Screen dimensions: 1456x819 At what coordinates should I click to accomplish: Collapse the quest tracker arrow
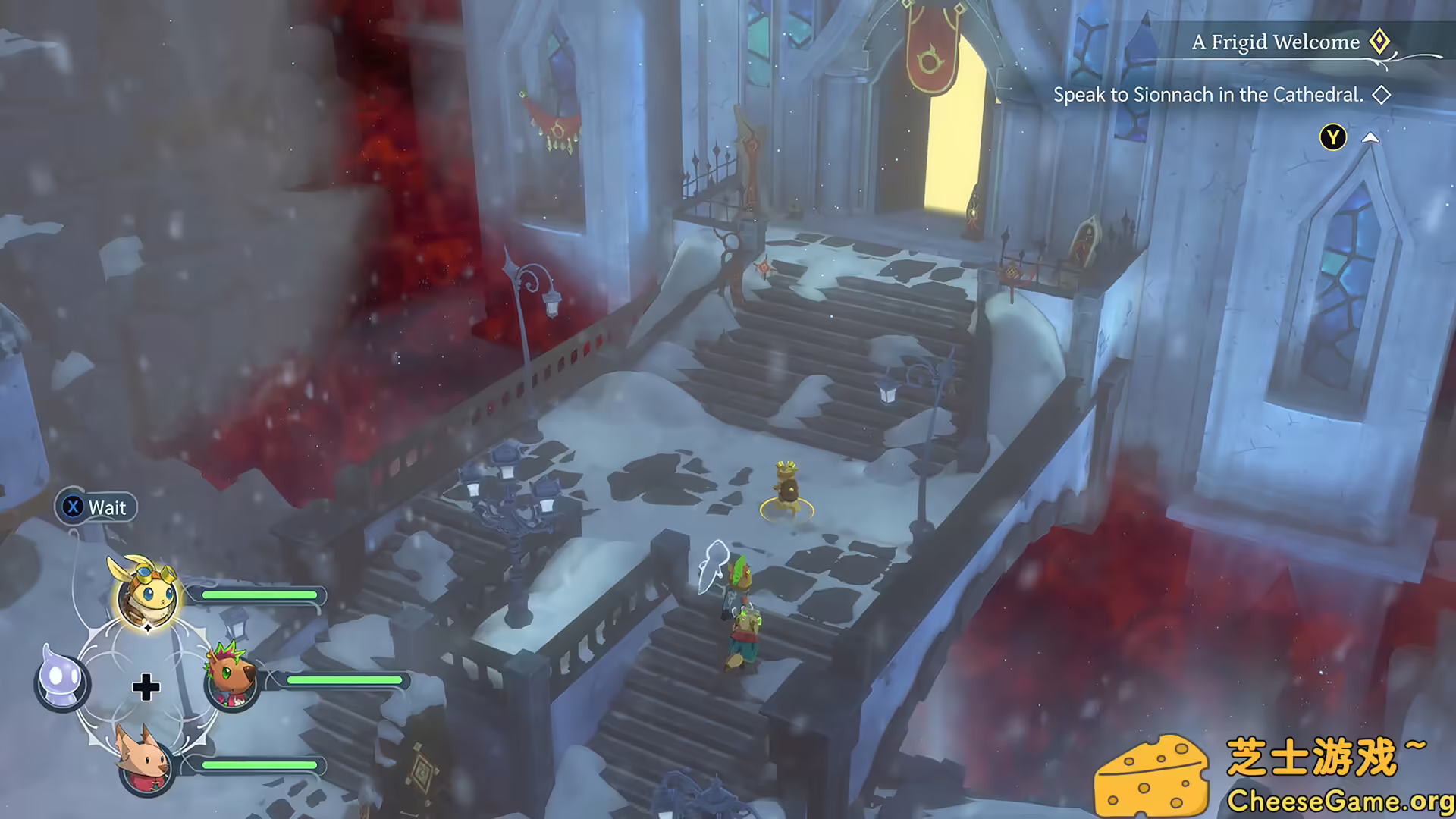[x=1370, y=138]
